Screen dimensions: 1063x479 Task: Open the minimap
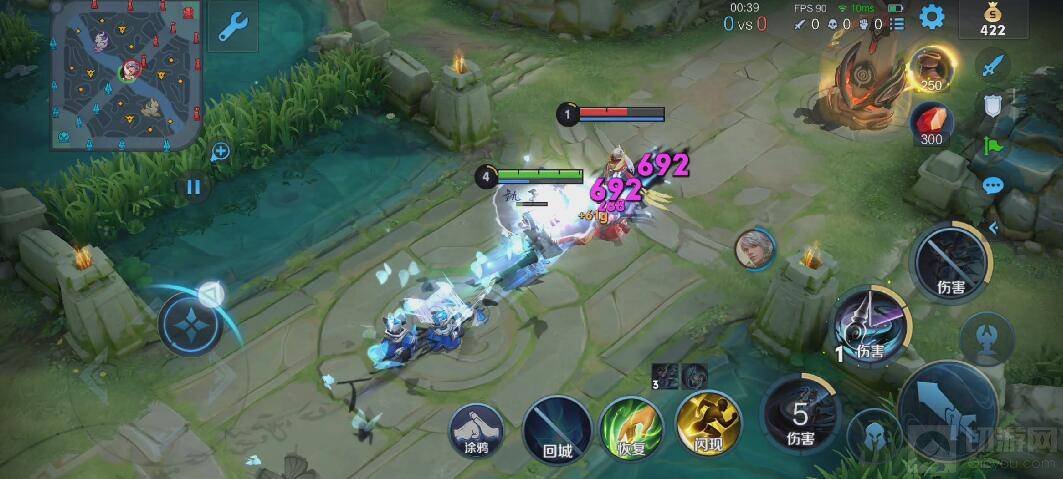click(127, 74)
